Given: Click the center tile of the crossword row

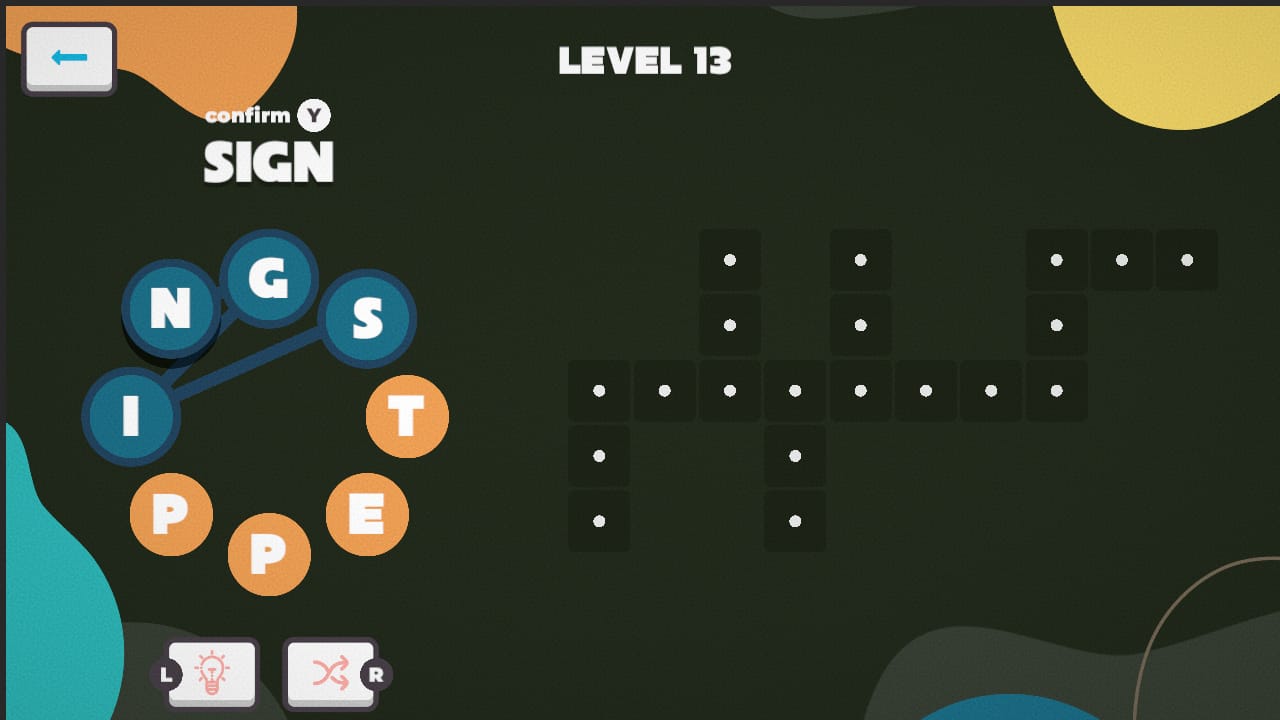Looking at the screenshot, I should (x=859, y=390).
